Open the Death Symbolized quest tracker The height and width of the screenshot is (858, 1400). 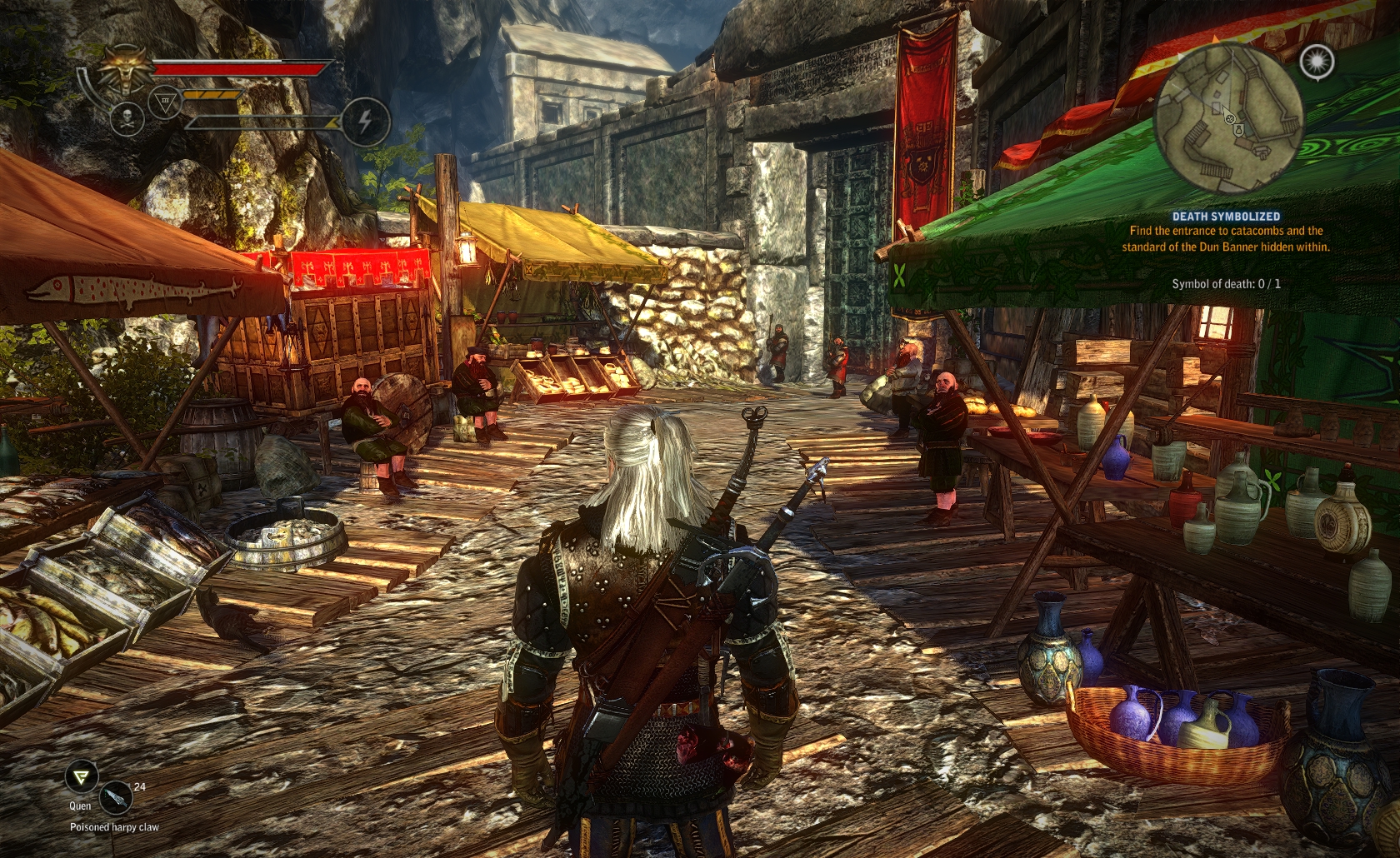[x=1226, y=217]
